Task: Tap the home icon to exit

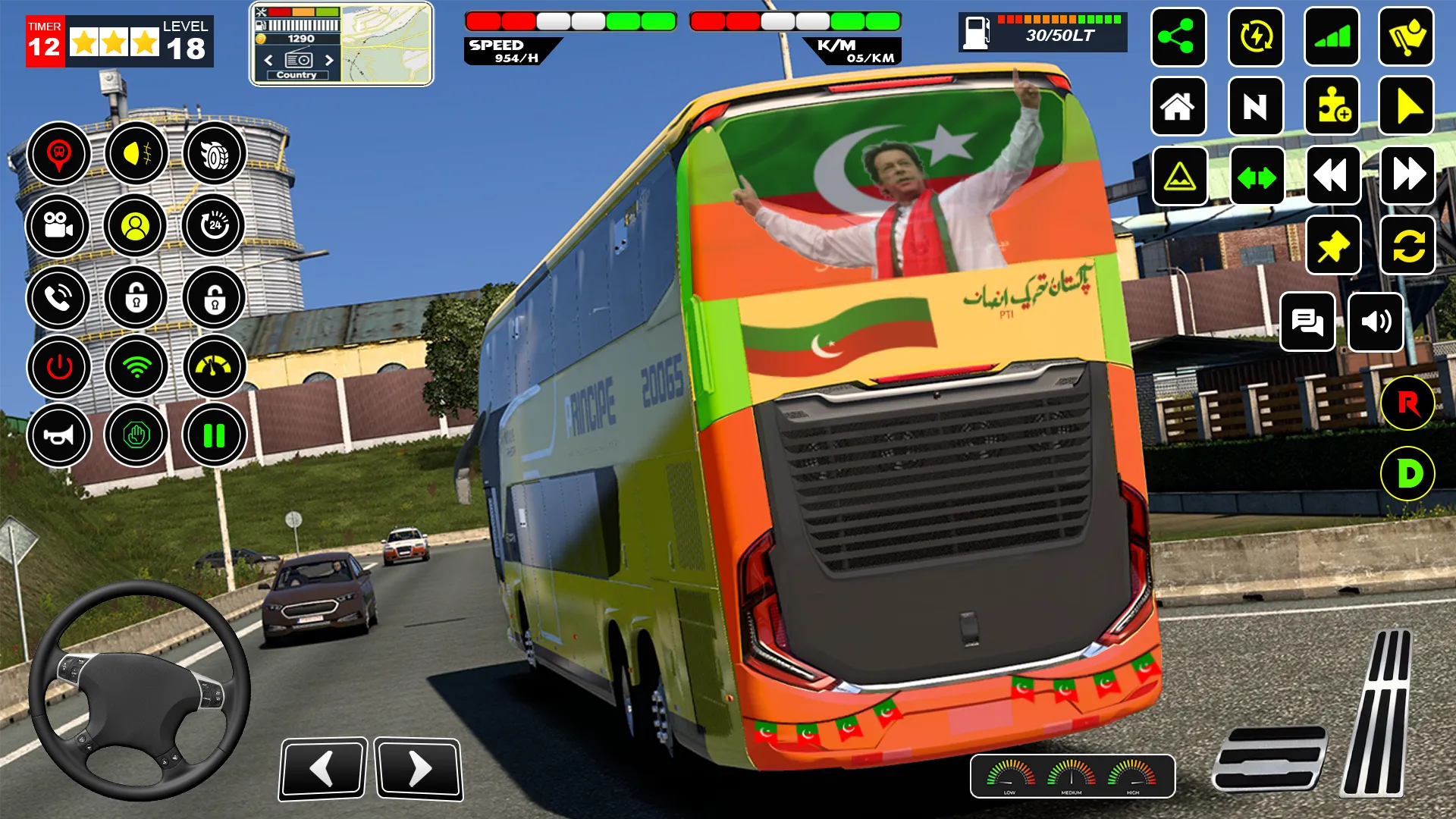Action: click(1178, 106)
